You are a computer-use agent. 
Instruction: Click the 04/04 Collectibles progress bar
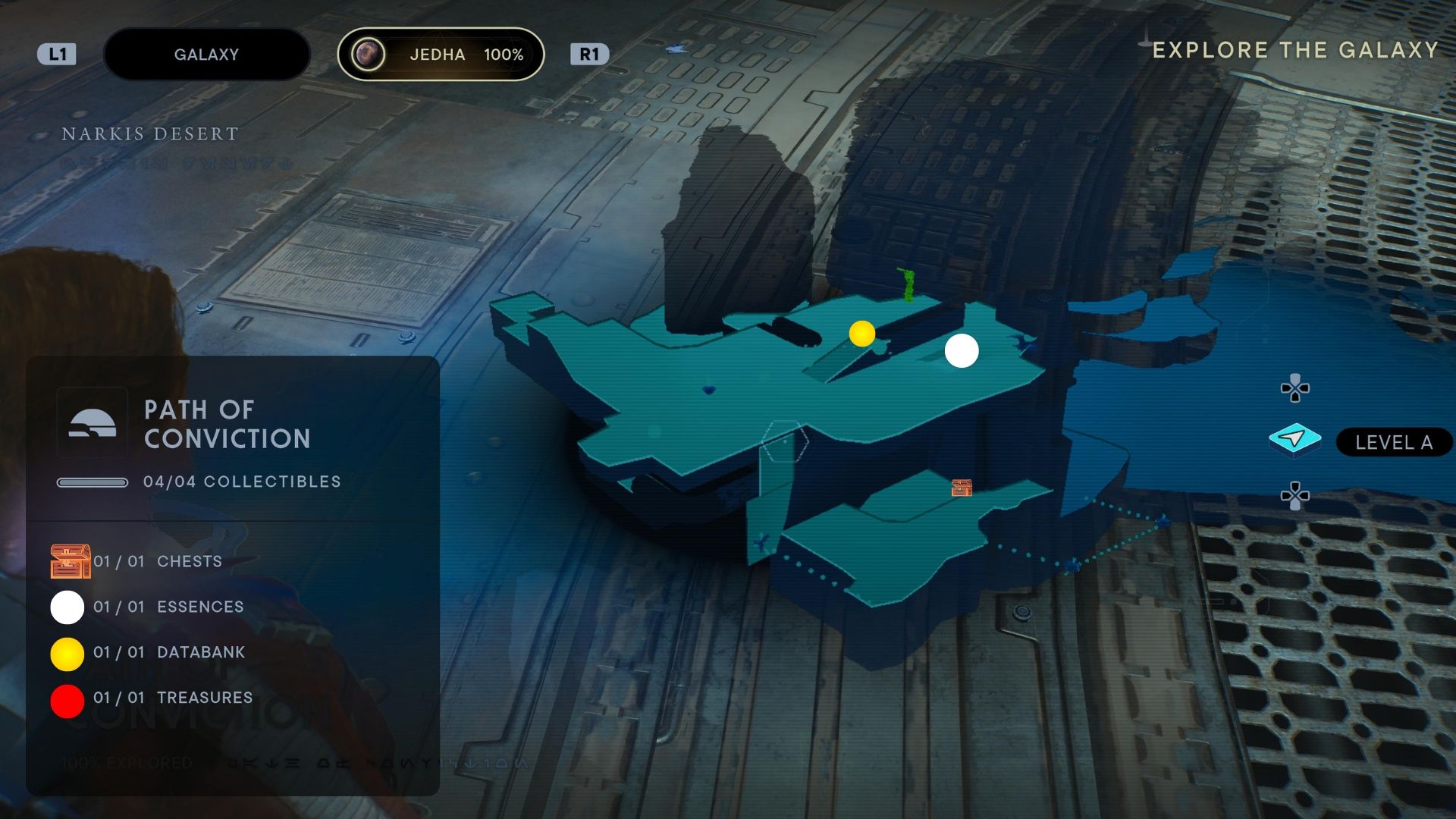93,481
